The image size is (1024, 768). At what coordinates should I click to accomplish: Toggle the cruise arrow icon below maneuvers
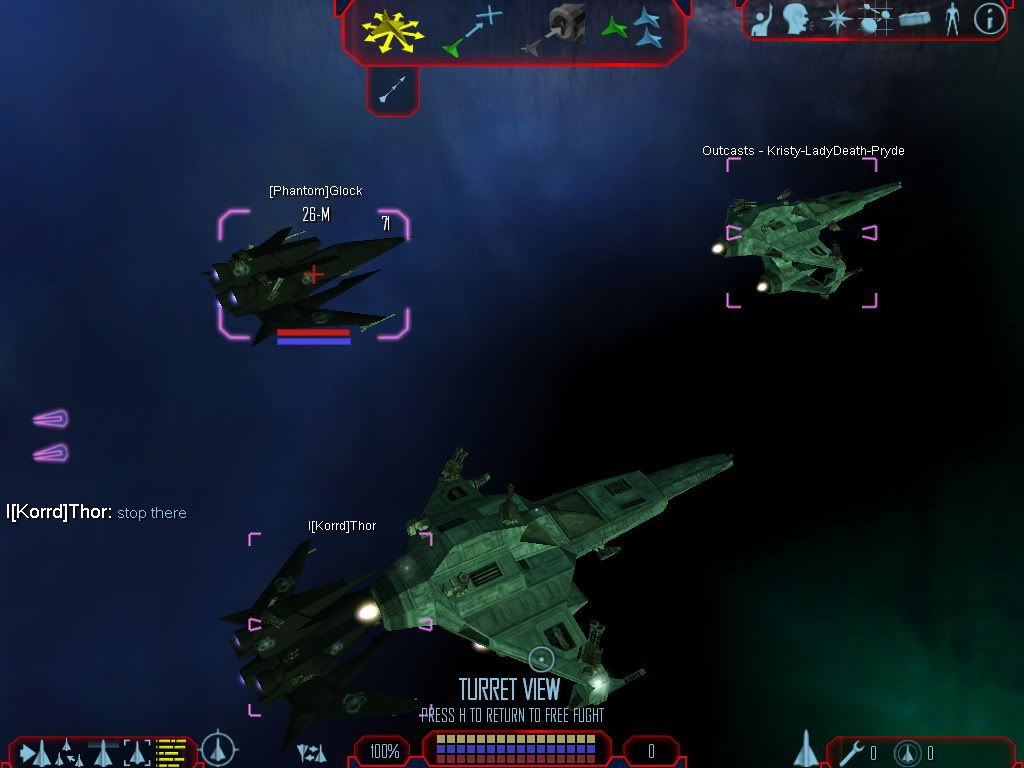(x=392, y=90)
